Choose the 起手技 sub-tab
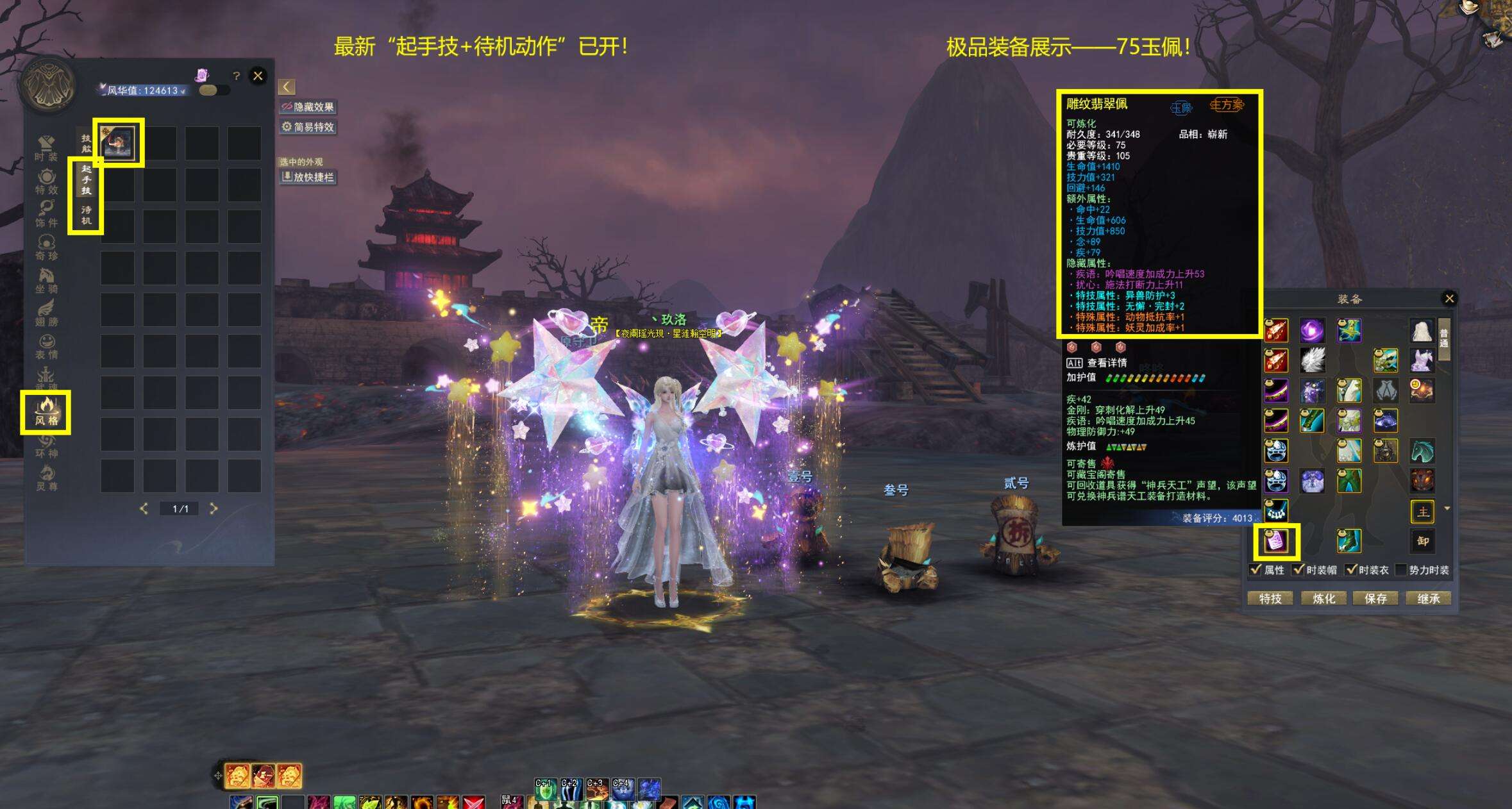The height and width of the screenshot is (809, 1512). coord(87,179)
